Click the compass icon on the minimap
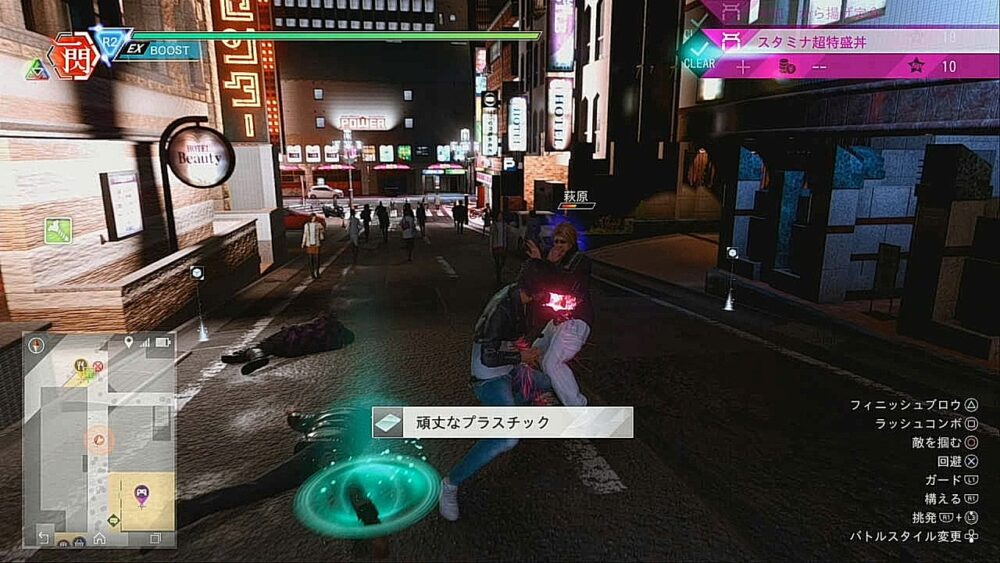The width and height of the screenshot is (1000, 563). [38, 346]
